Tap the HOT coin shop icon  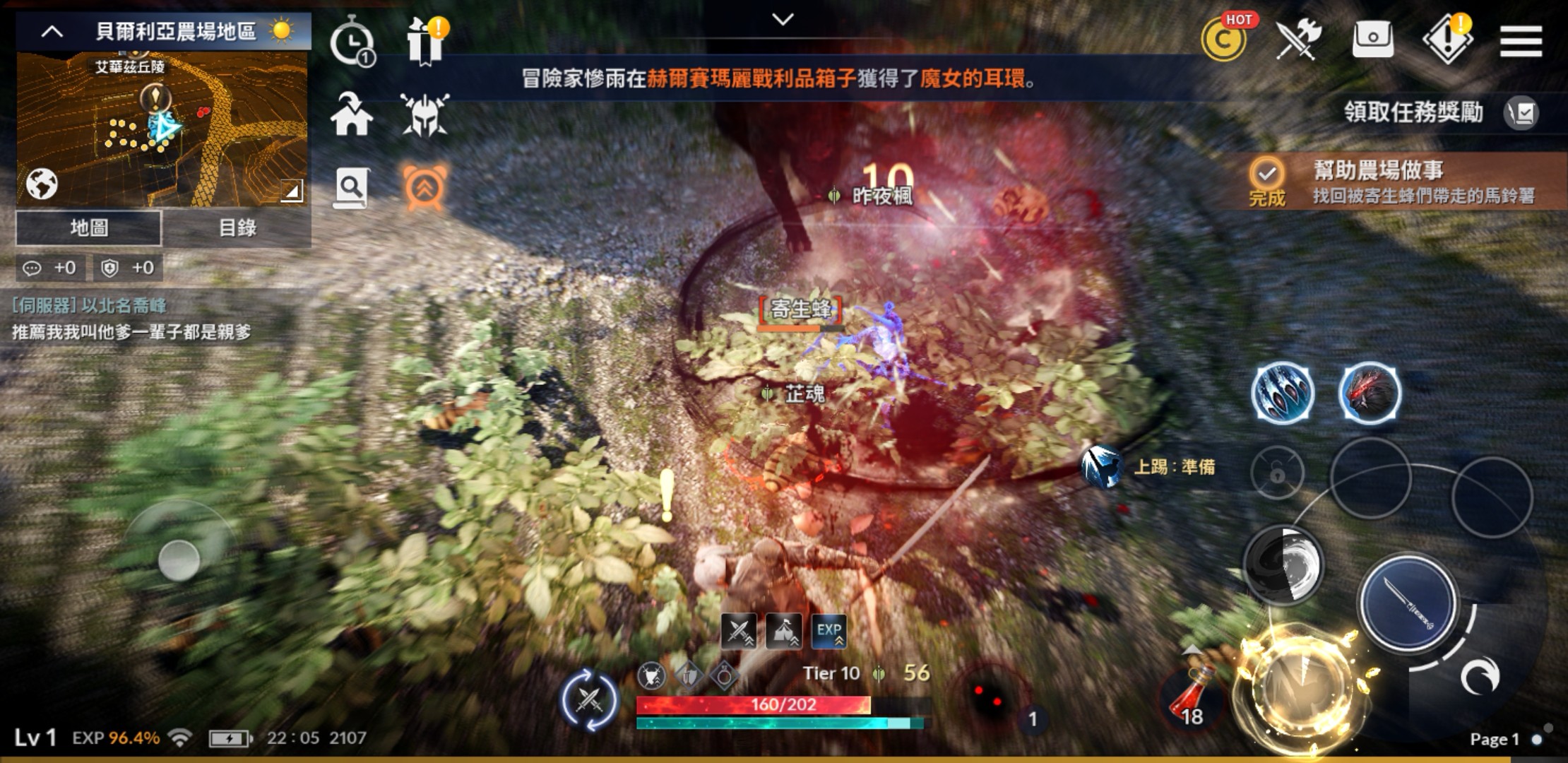click(x=1223, y=41)
